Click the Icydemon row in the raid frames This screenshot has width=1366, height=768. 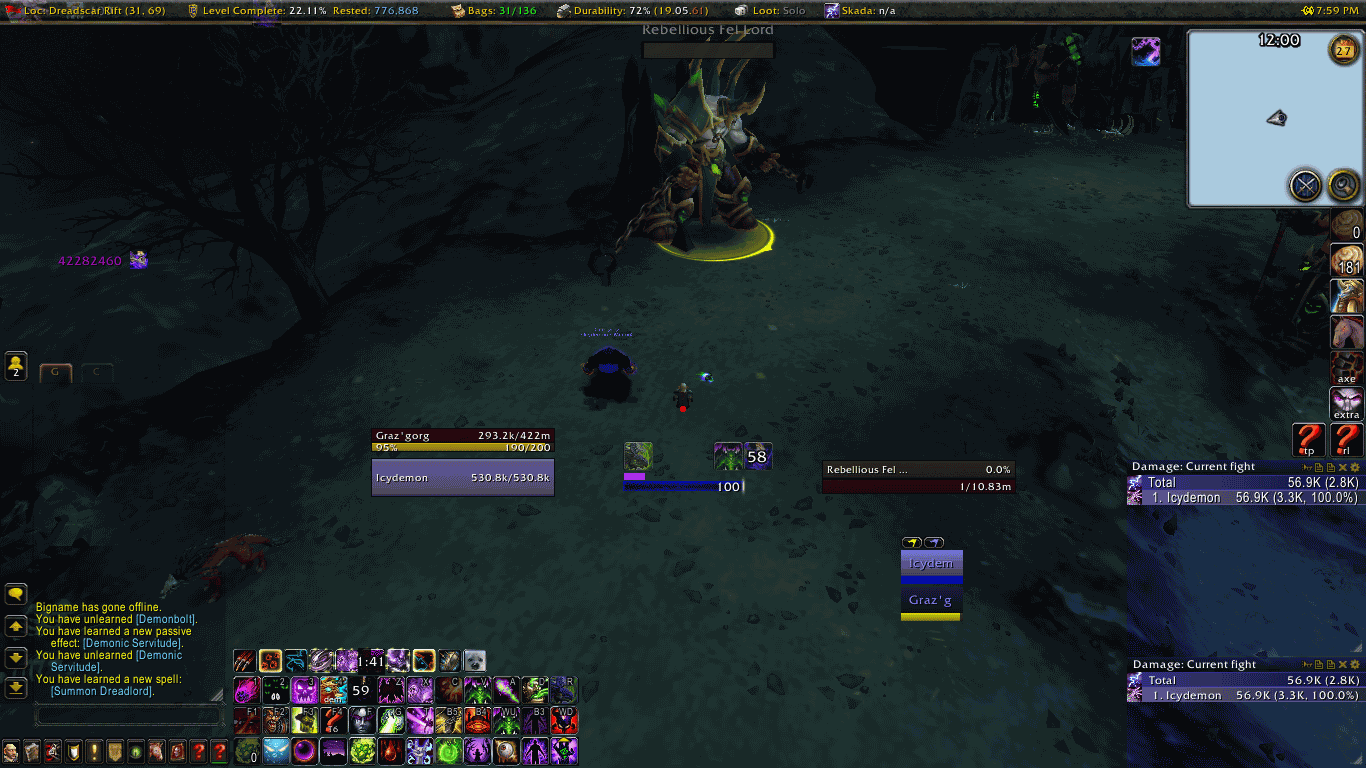tap(931, 564)
